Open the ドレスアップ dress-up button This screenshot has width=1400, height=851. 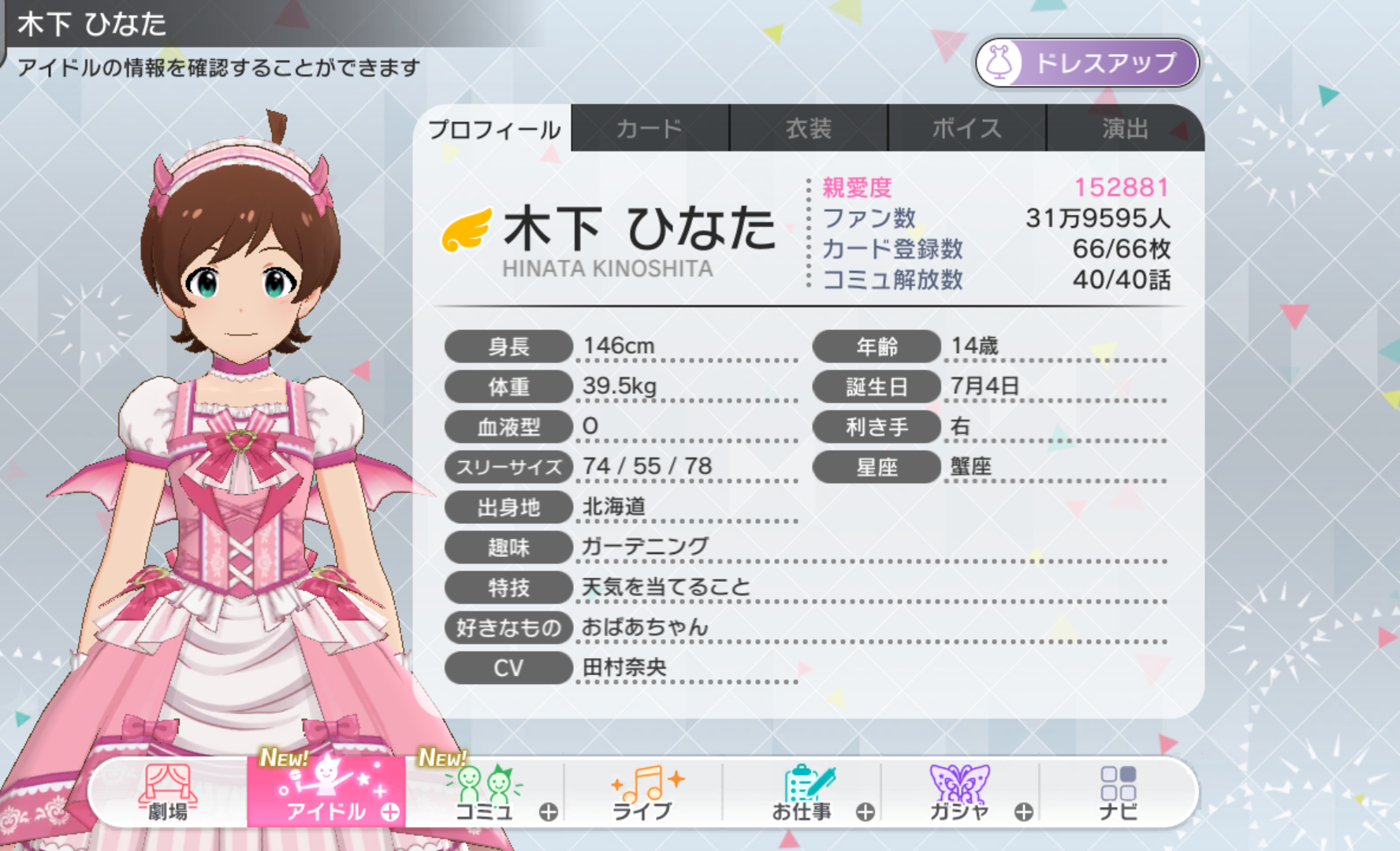point(1087,63)
